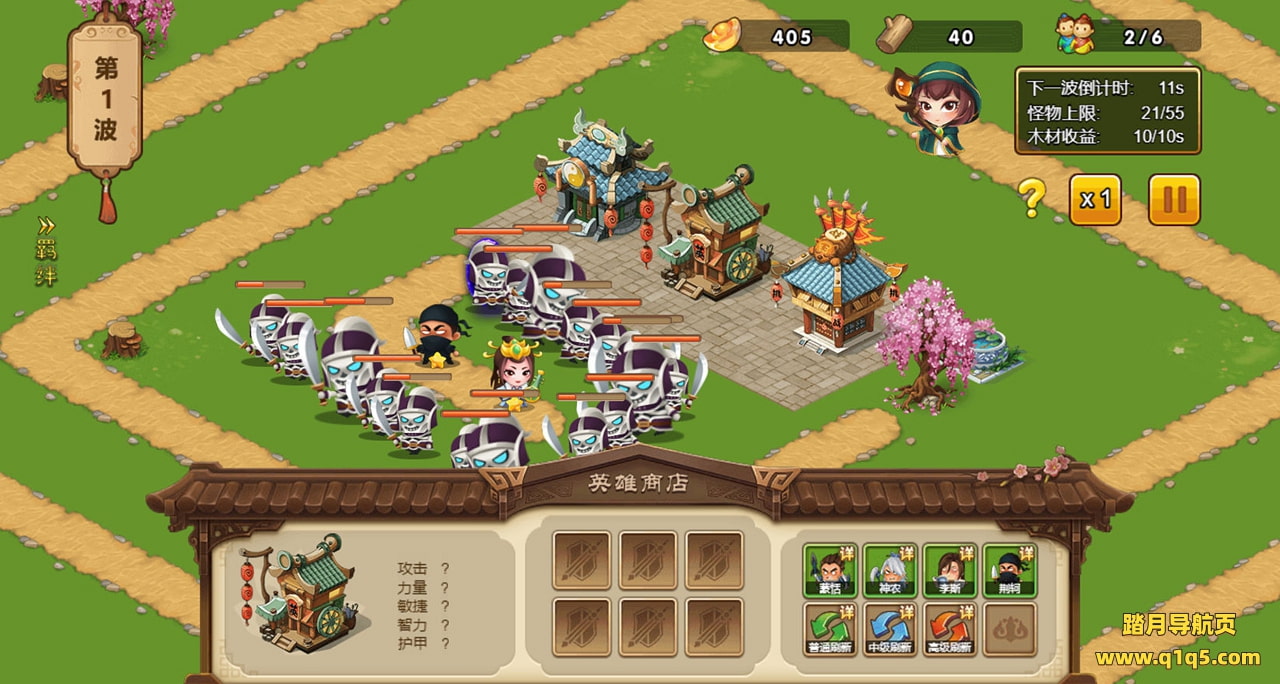Use the orange 高级刷新 refresh
Screen dimensions: 1280x684
point(950,629)
